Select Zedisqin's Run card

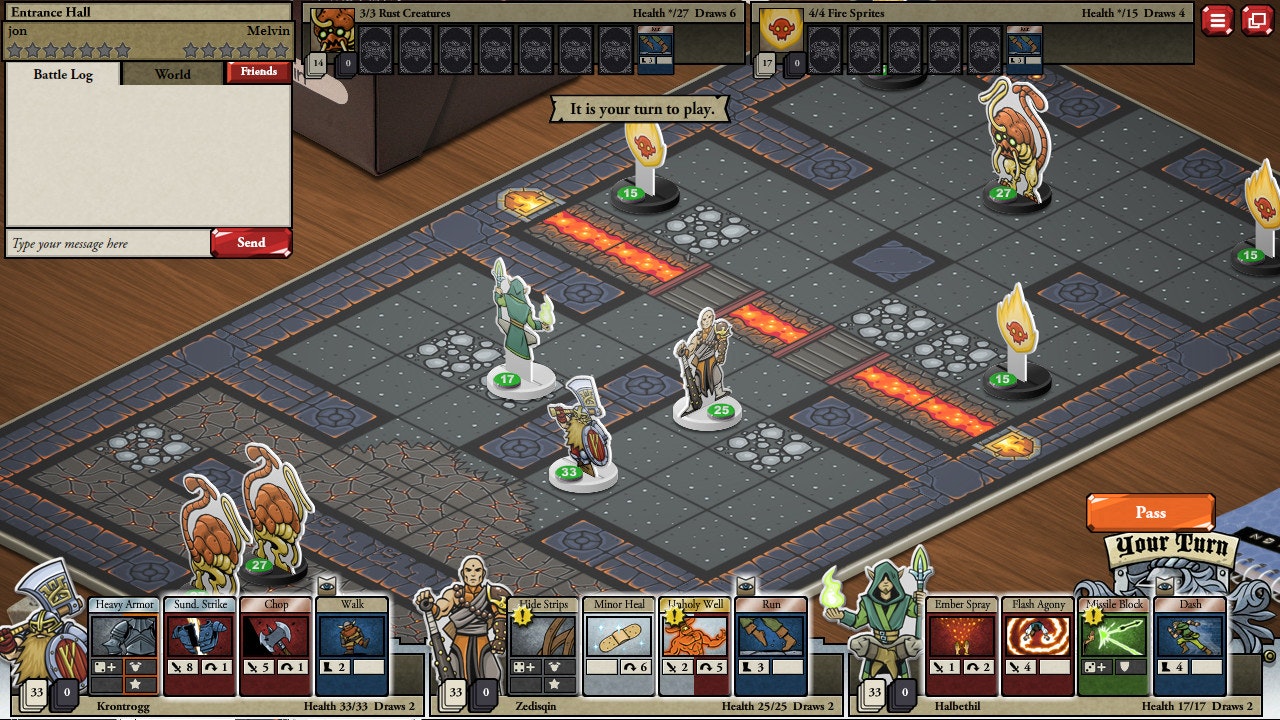pyautogui.click(x=771, y=645)
